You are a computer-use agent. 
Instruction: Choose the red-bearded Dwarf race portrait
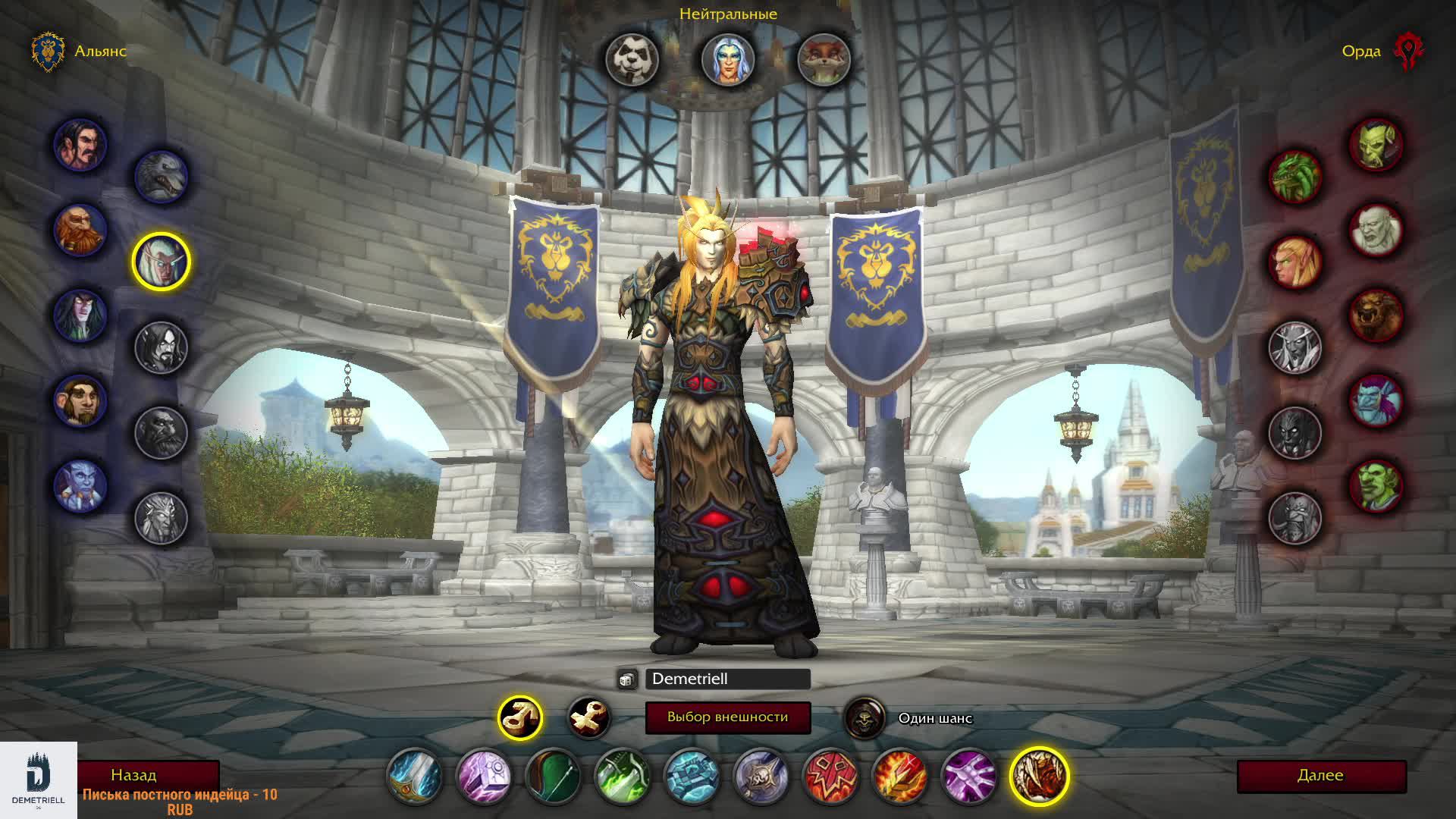80,230
